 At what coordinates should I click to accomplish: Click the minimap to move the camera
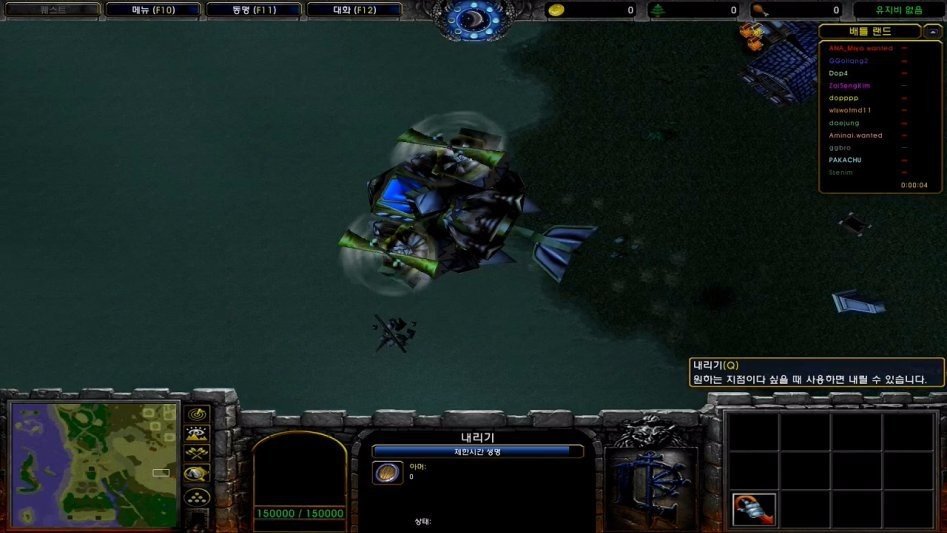[95, 465]
